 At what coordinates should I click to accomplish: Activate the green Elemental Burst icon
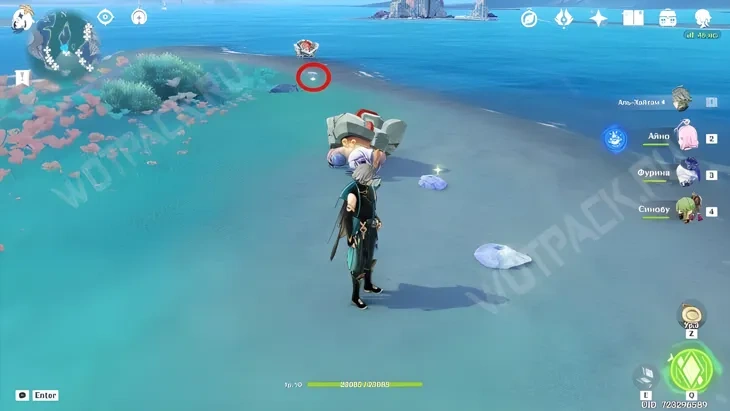tap(687, 369)
